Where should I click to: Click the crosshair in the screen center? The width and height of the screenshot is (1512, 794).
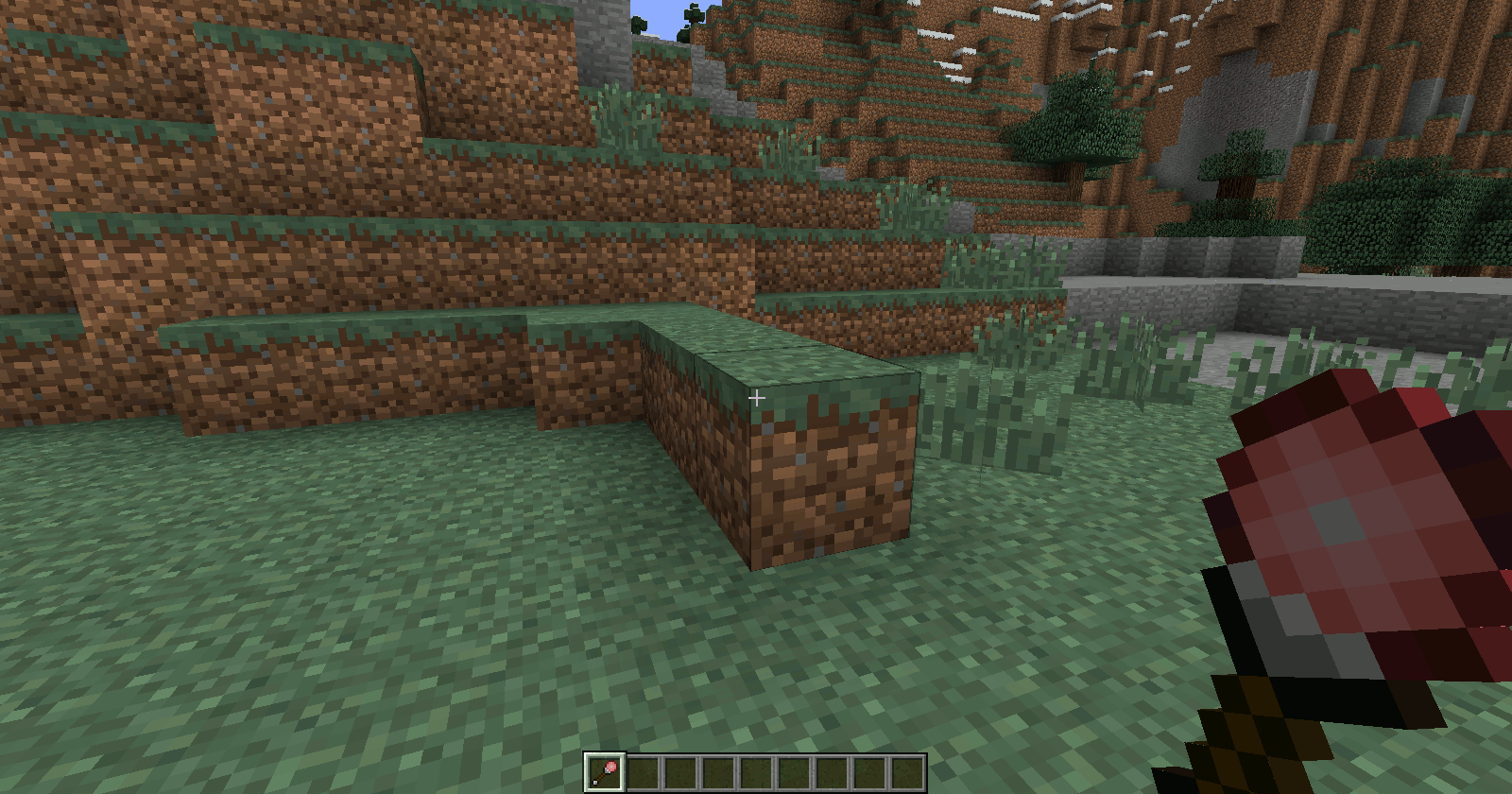click(756, 398)
